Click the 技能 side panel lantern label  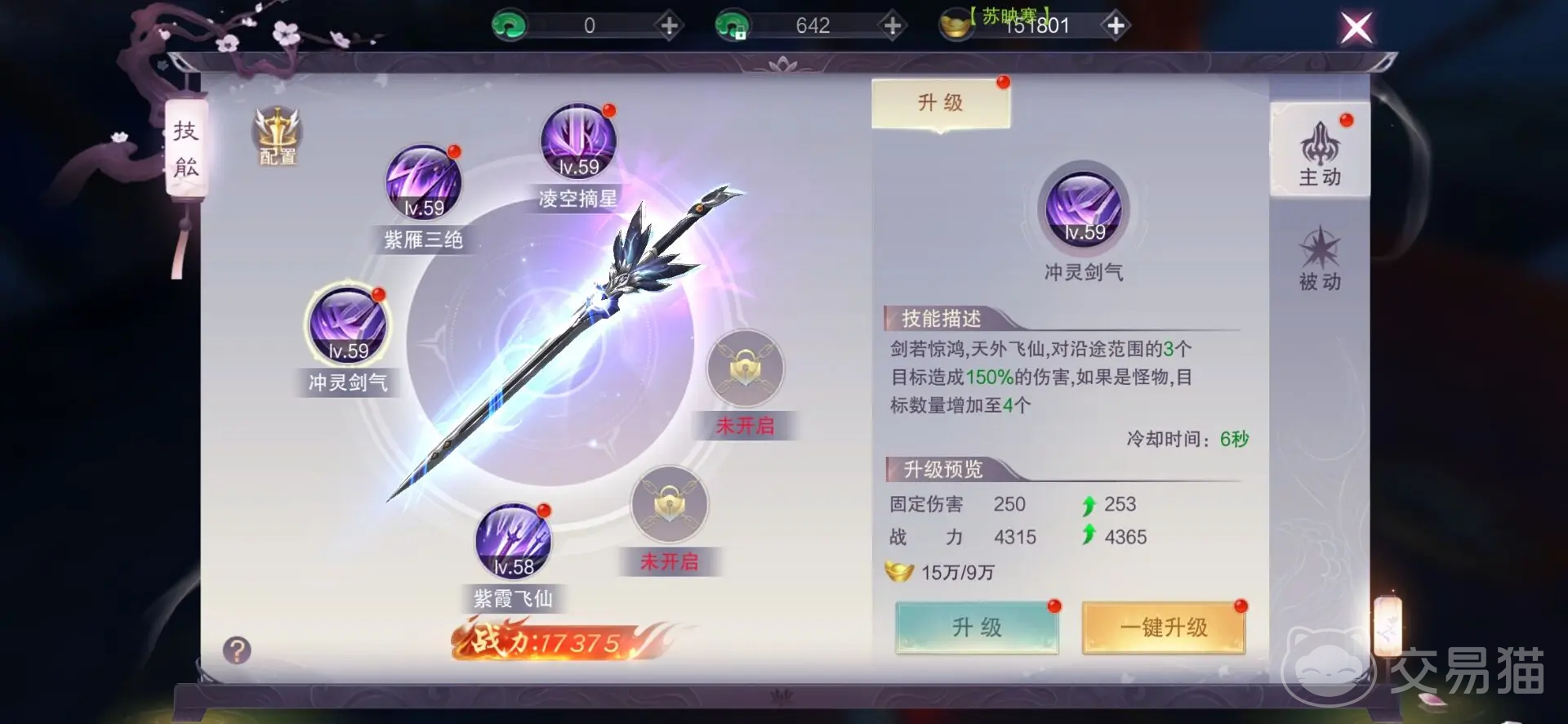186,150
